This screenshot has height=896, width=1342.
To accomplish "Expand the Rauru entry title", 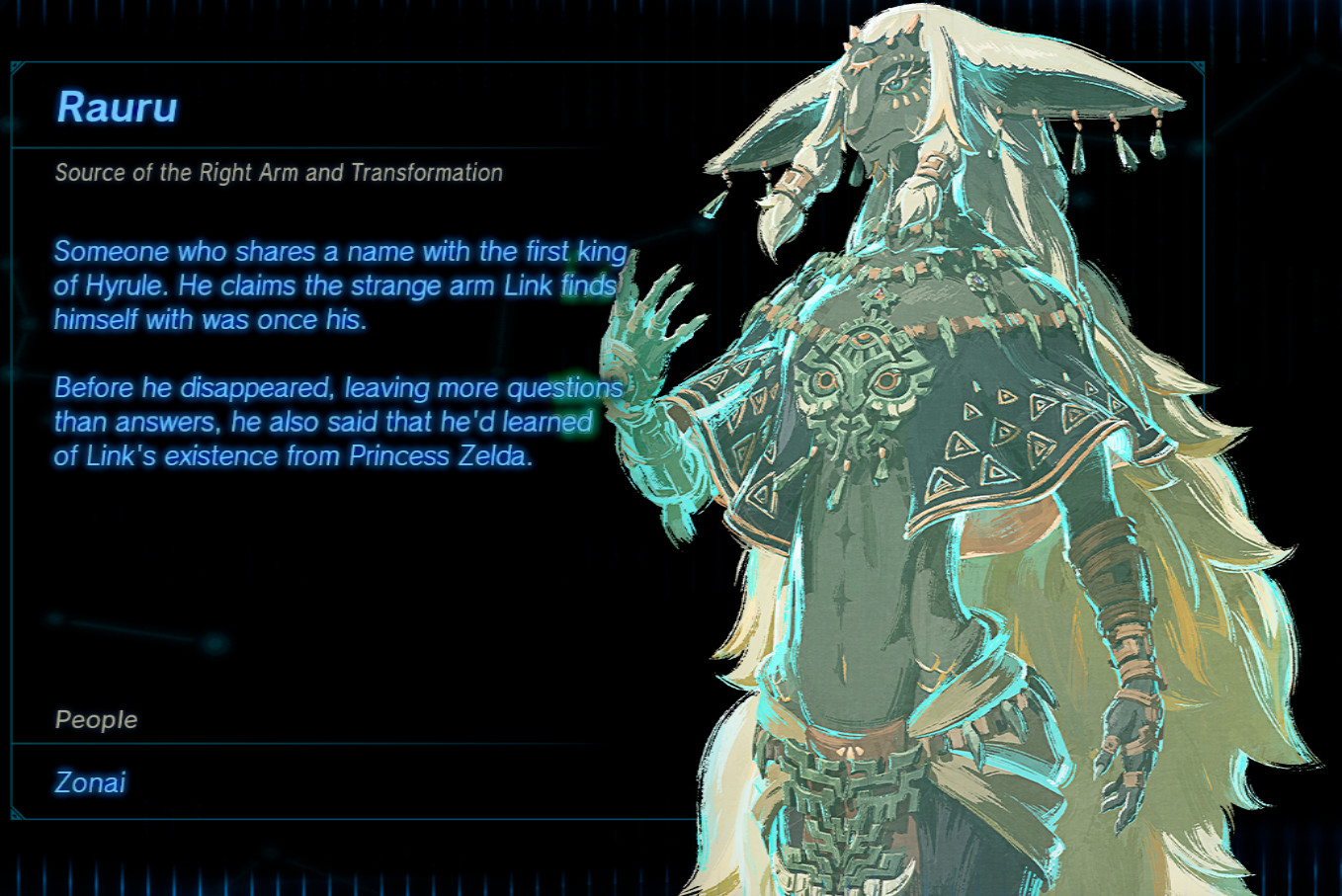I will [x=118, y=109].
